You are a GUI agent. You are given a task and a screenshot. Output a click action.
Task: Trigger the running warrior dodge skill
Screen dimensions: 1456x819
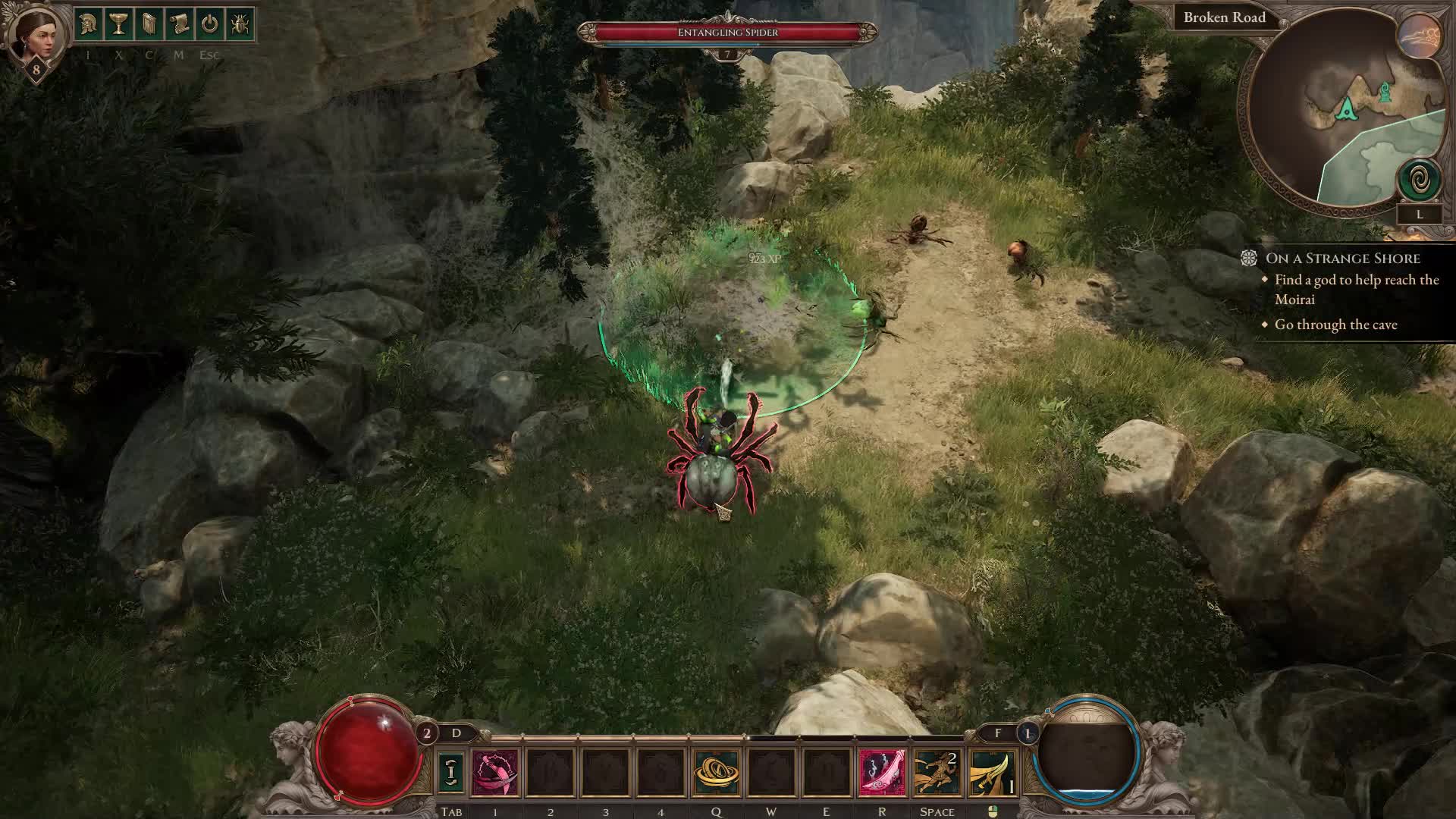click(x=937, y=773)
